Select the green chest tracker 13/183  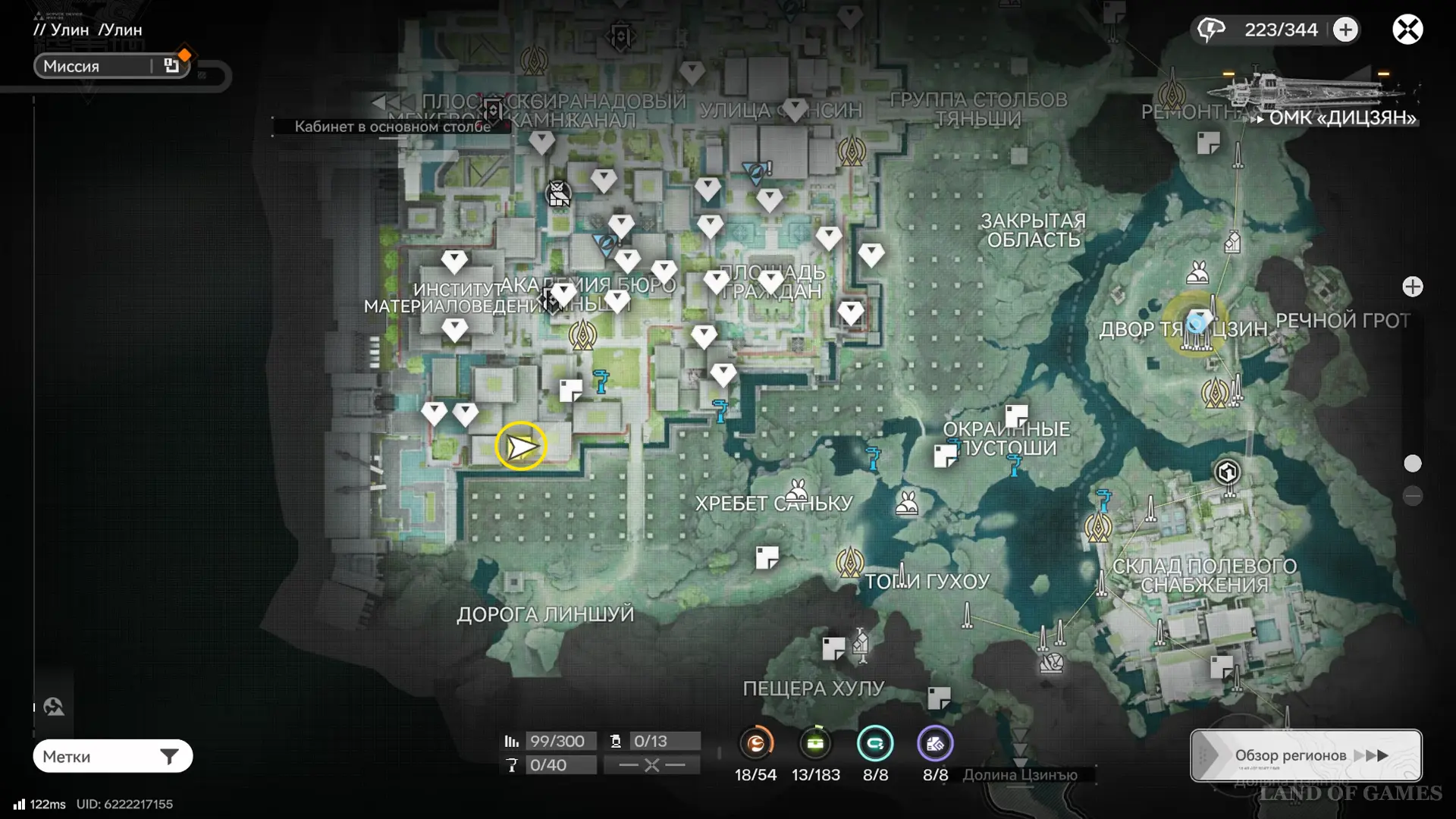point(815,744)
